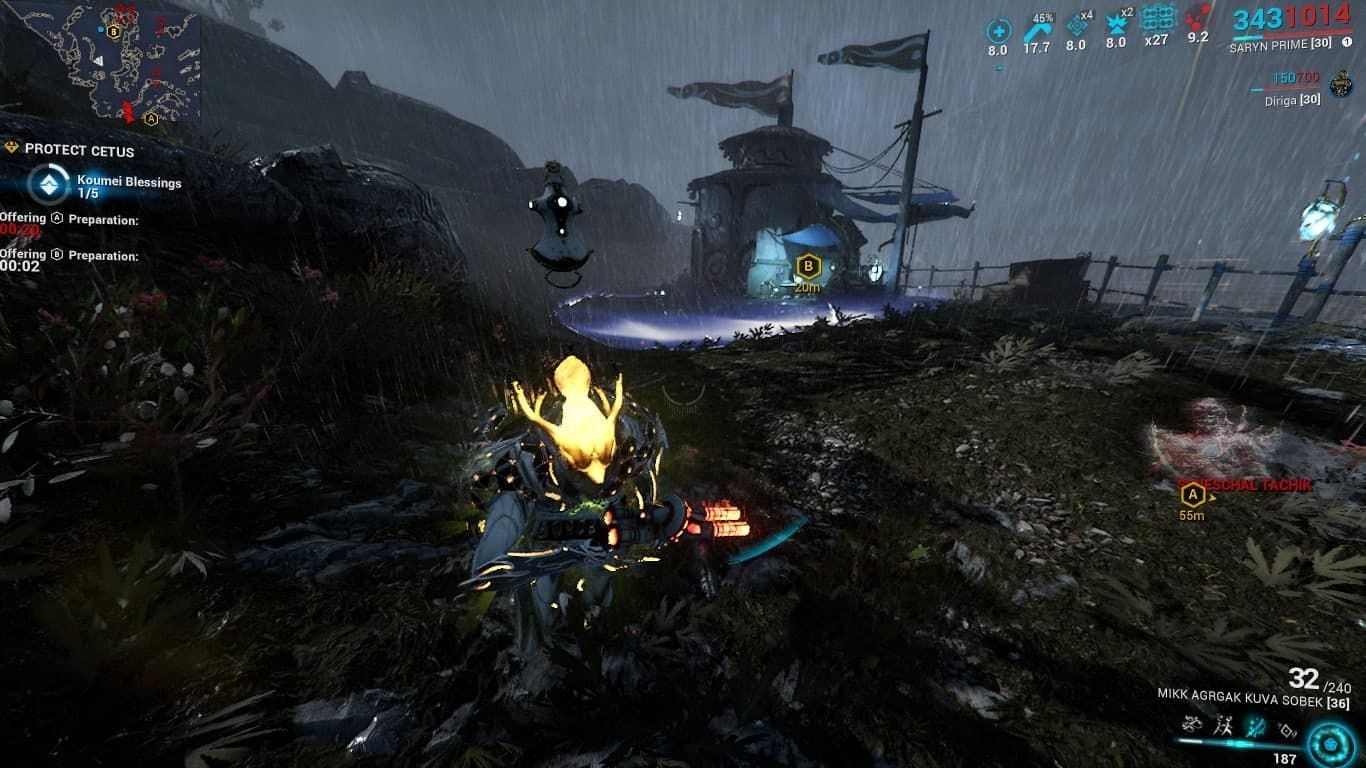The height and width of the screenshot is (768, 1366).
Task: Select Saryn's first ability icon
Action: point(1192,723)
